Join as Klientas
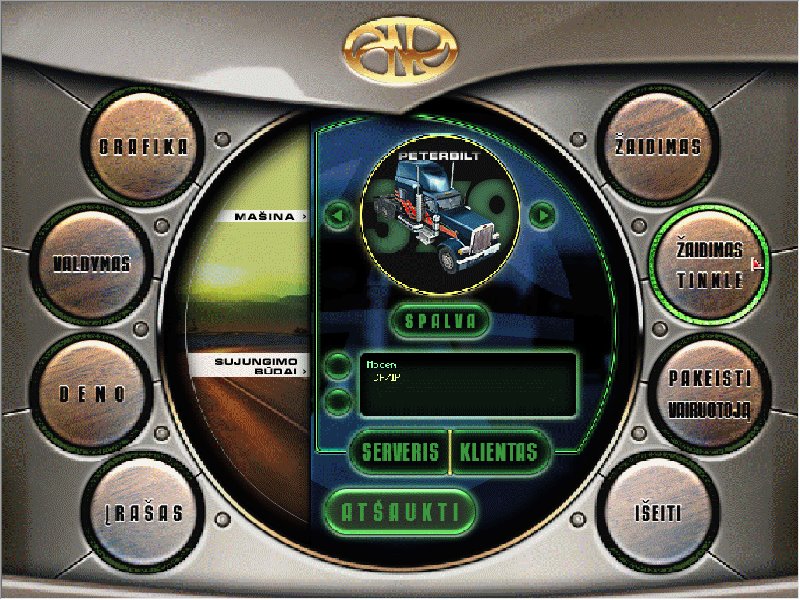 (x=498, y=451)
